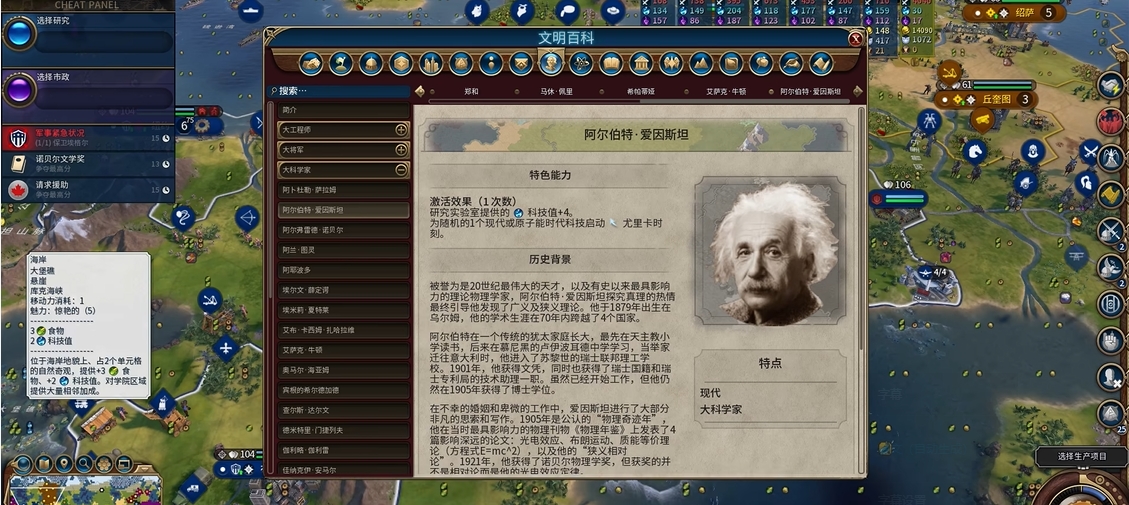Open the 阿尔弗雷德·诺贝尔 entry
Screen dimensions: 1129x505
(x=343, y=230)
